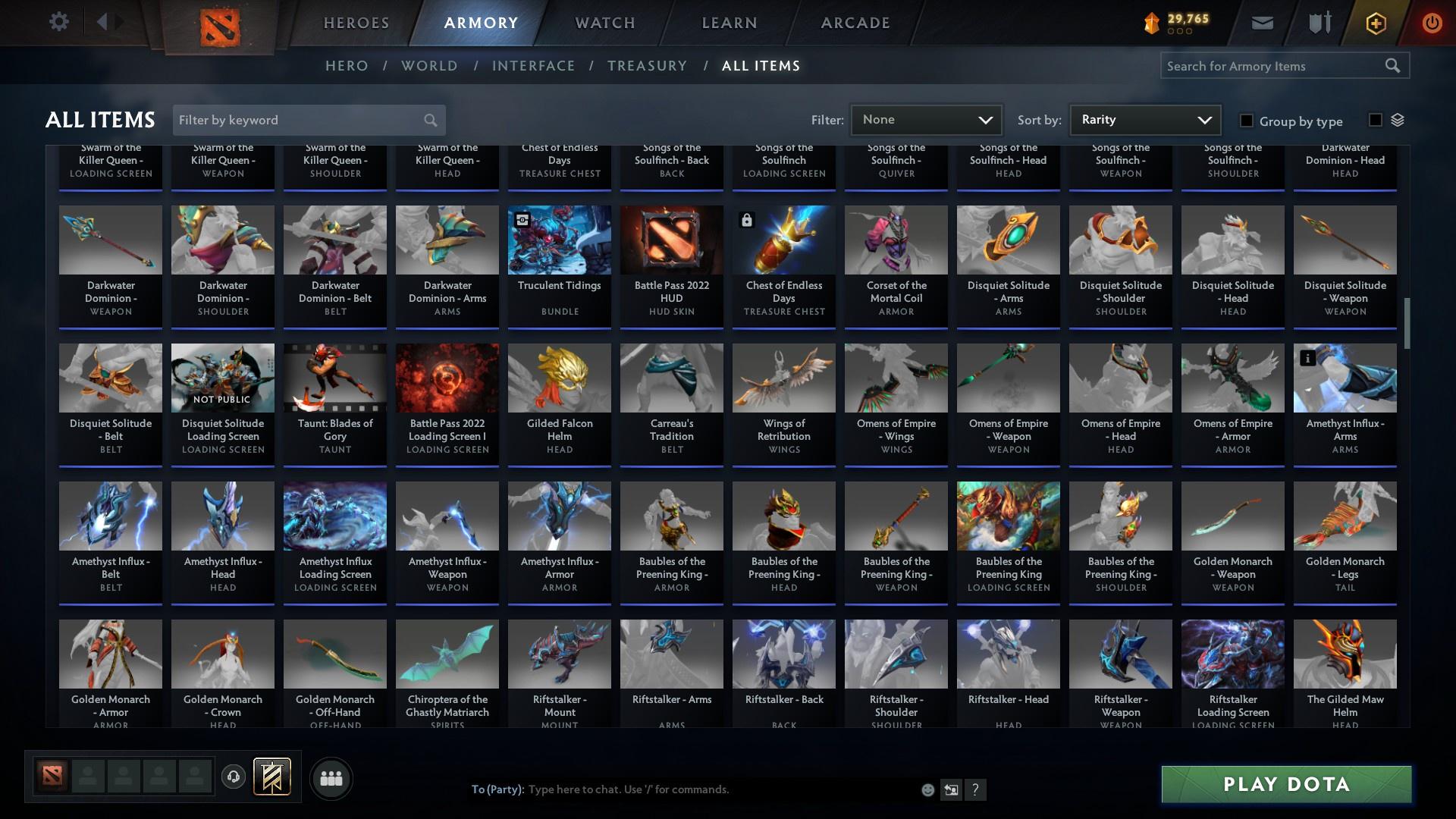Viewport: 1456px width, 819px height.
Task: Click the PLAY DOTA button
Action: (1285, 785)
